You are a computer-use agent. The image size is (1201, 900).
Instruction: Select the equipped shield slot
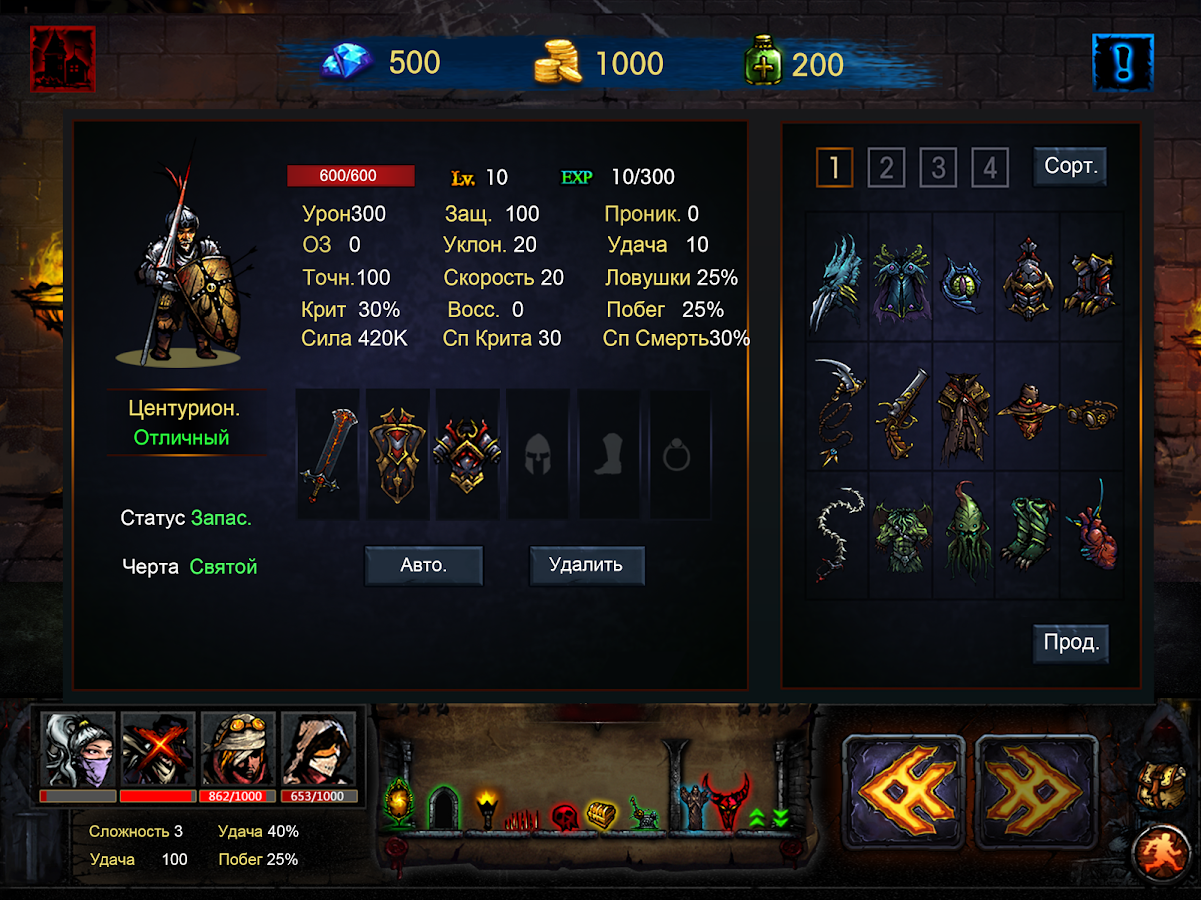[397, 455]
